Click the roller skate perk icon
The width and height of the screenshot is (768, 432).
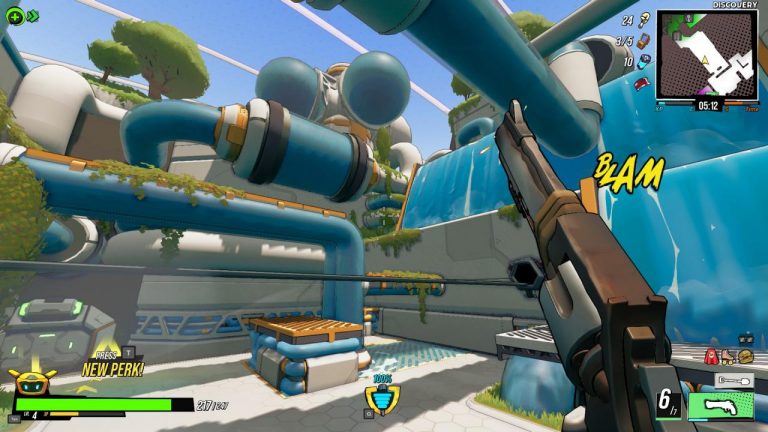pos(728,356)
